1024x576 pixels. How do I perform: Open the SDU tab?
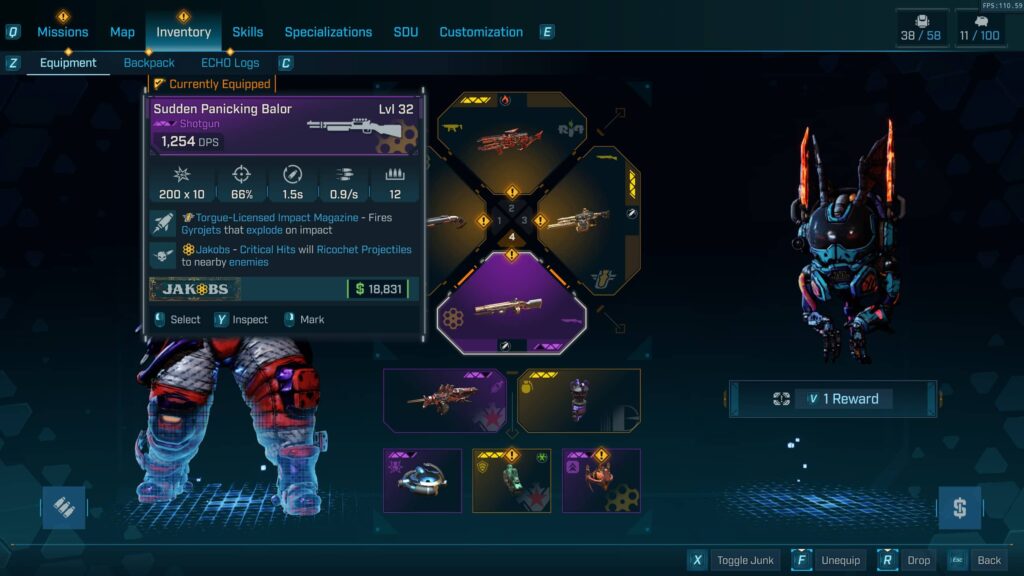[406, 32]
